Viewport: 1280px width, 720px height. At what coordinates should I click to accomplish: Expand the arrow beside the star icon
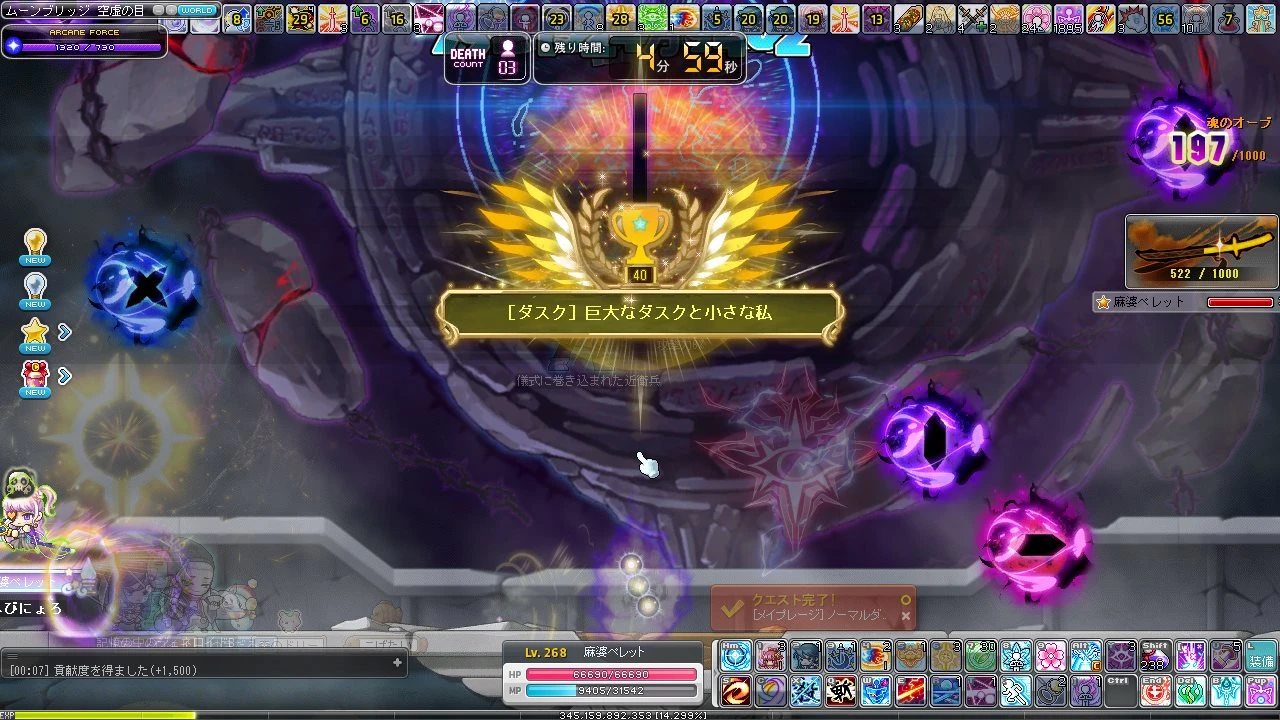tap(65, 332)
